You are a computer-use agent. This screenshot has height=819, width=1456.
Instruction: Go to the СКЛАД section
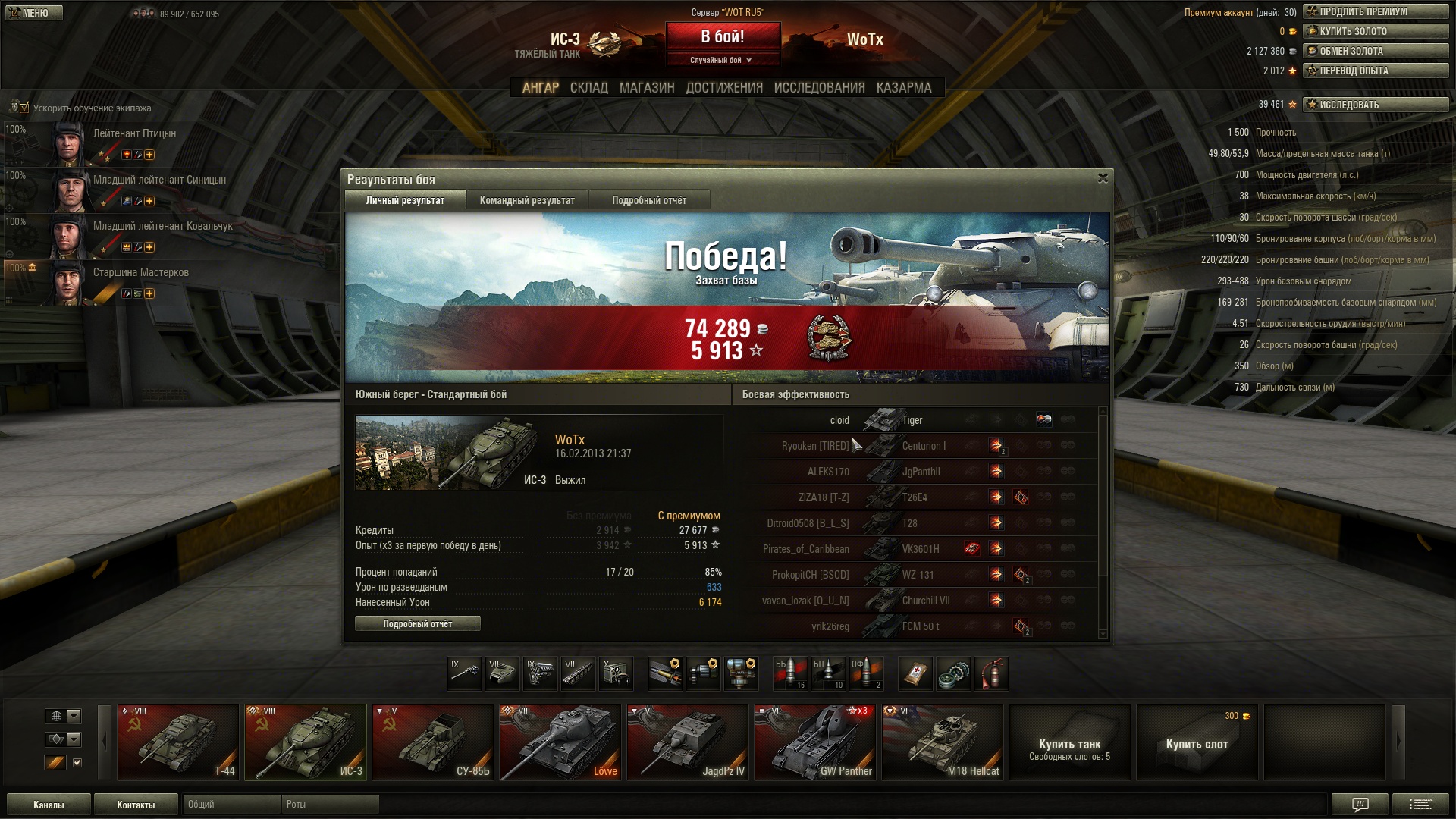588,88
